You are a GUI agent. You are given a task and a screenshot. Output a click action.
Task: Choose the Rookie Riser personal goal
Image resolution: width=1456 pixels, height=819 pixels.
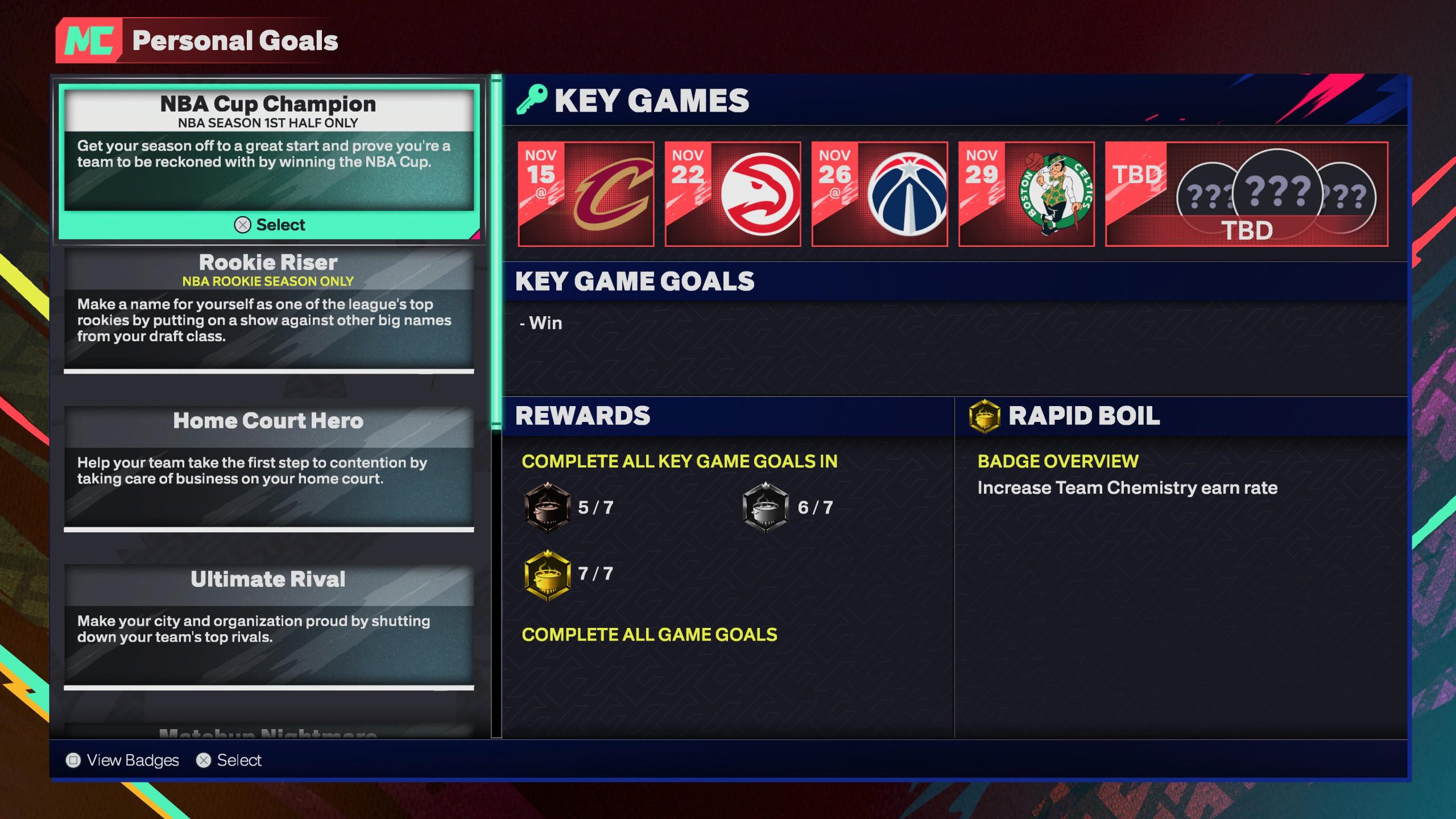[268, 310]
